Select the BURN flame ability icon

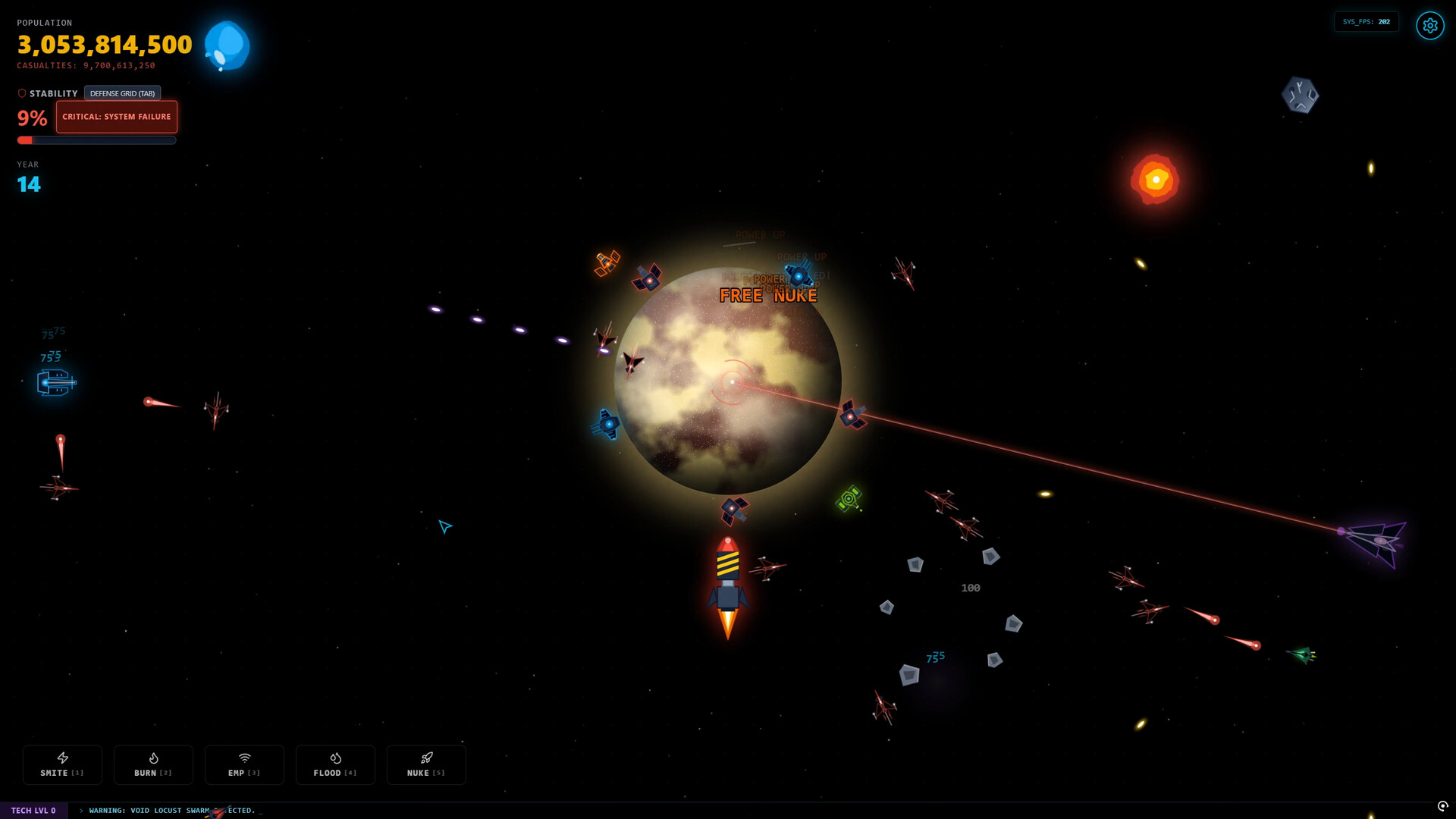point(153,764)
